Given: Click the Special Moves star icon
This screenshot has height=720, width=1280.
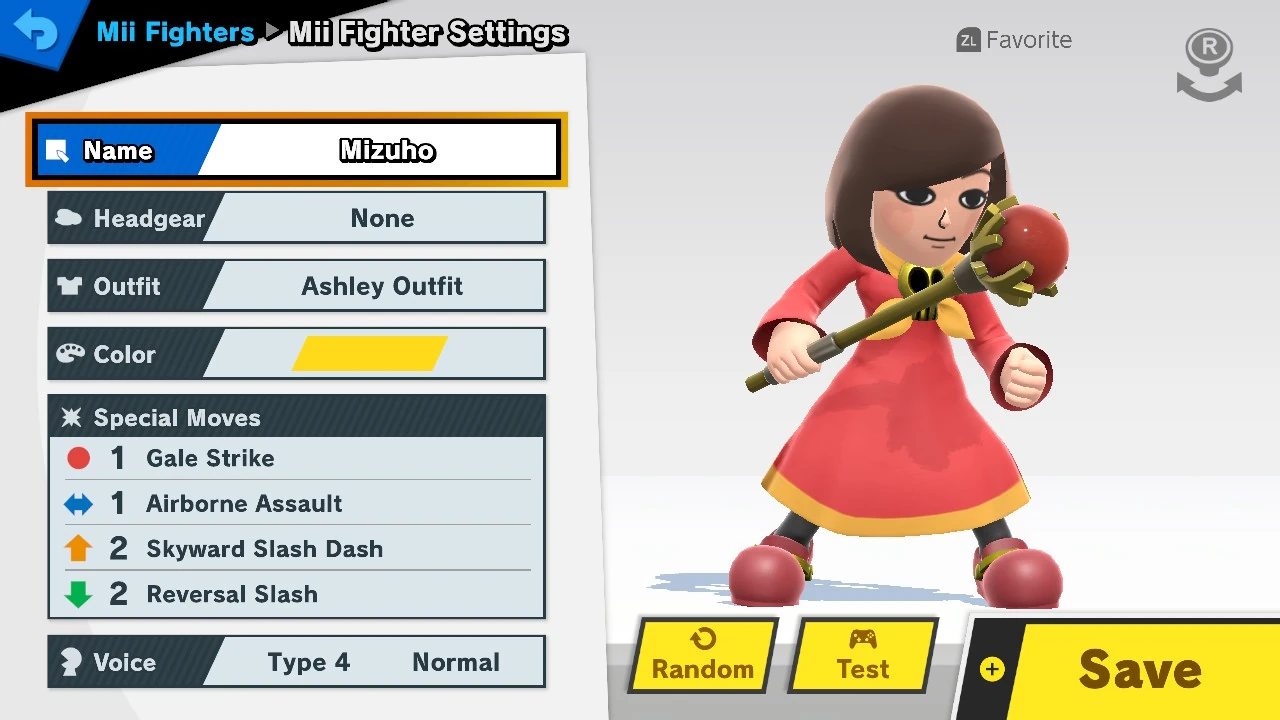Looking at the screenshot, I should click(x=72, y=417).
